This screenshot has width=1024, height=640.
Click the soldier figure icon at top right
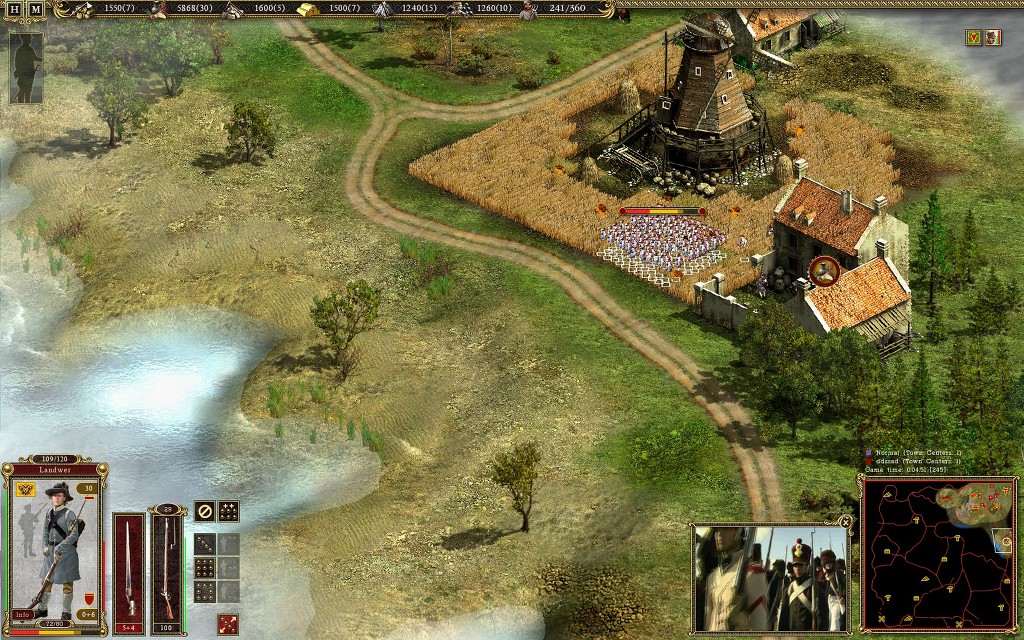(x=992, y=38)
